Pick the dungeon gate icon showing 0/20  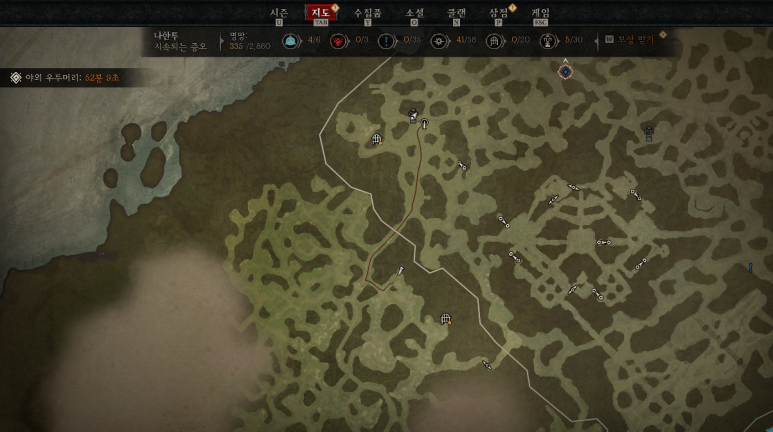493,41
